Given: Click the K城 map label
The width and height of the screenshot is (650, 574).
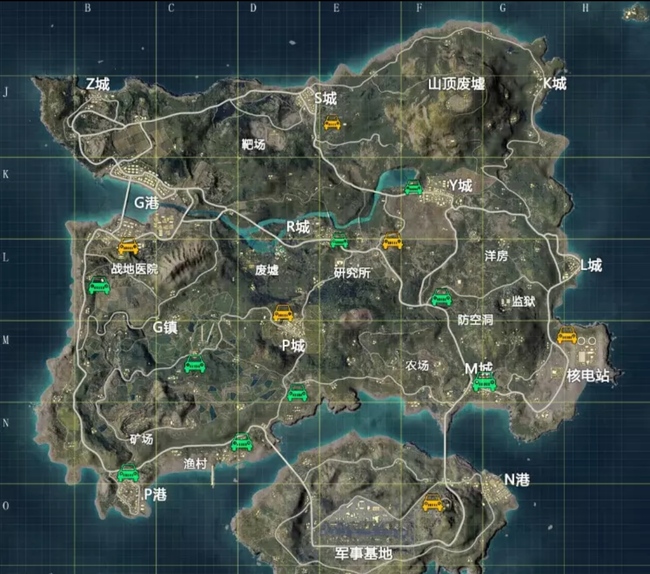Looking at the screenshot, I should (554, 84).
